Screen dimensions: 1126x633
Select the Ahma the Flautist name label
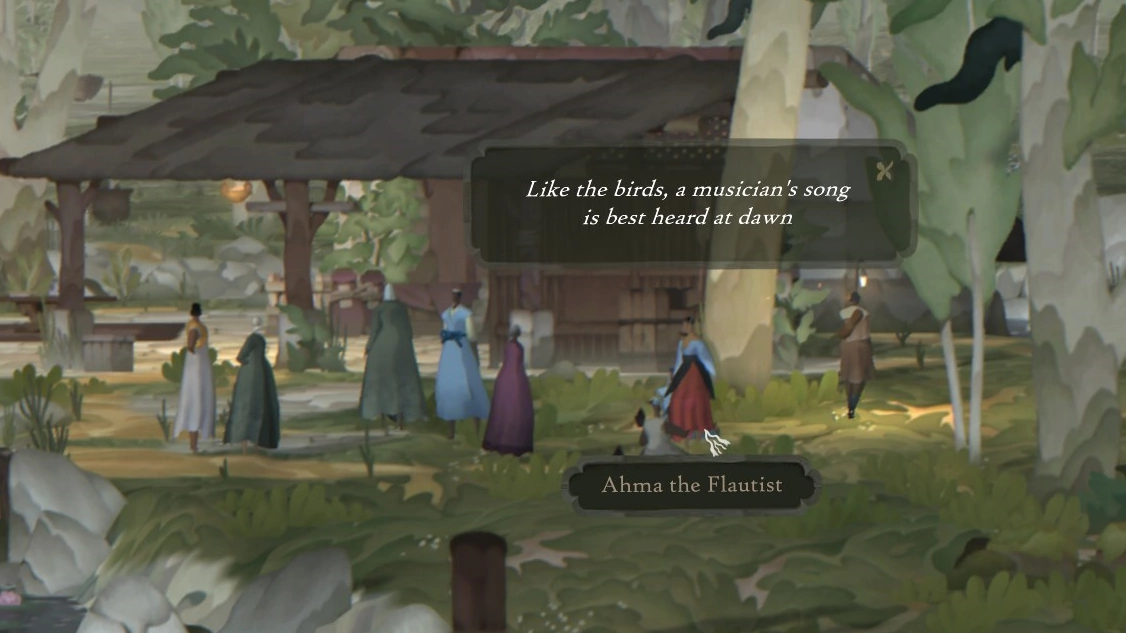691,486
